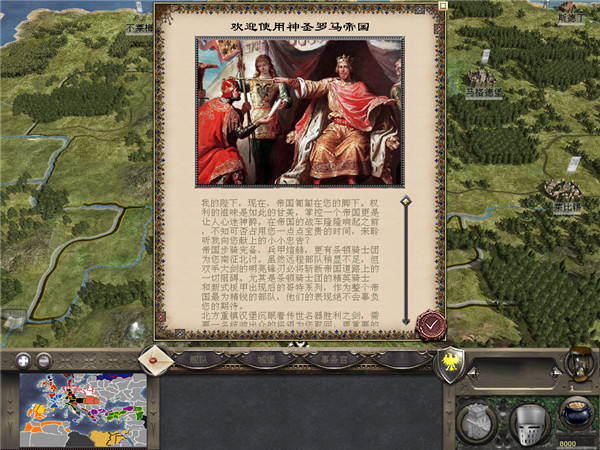End turn using the hourglass button
The height and width of the screenshot is (450, 600).
[578, 362]
